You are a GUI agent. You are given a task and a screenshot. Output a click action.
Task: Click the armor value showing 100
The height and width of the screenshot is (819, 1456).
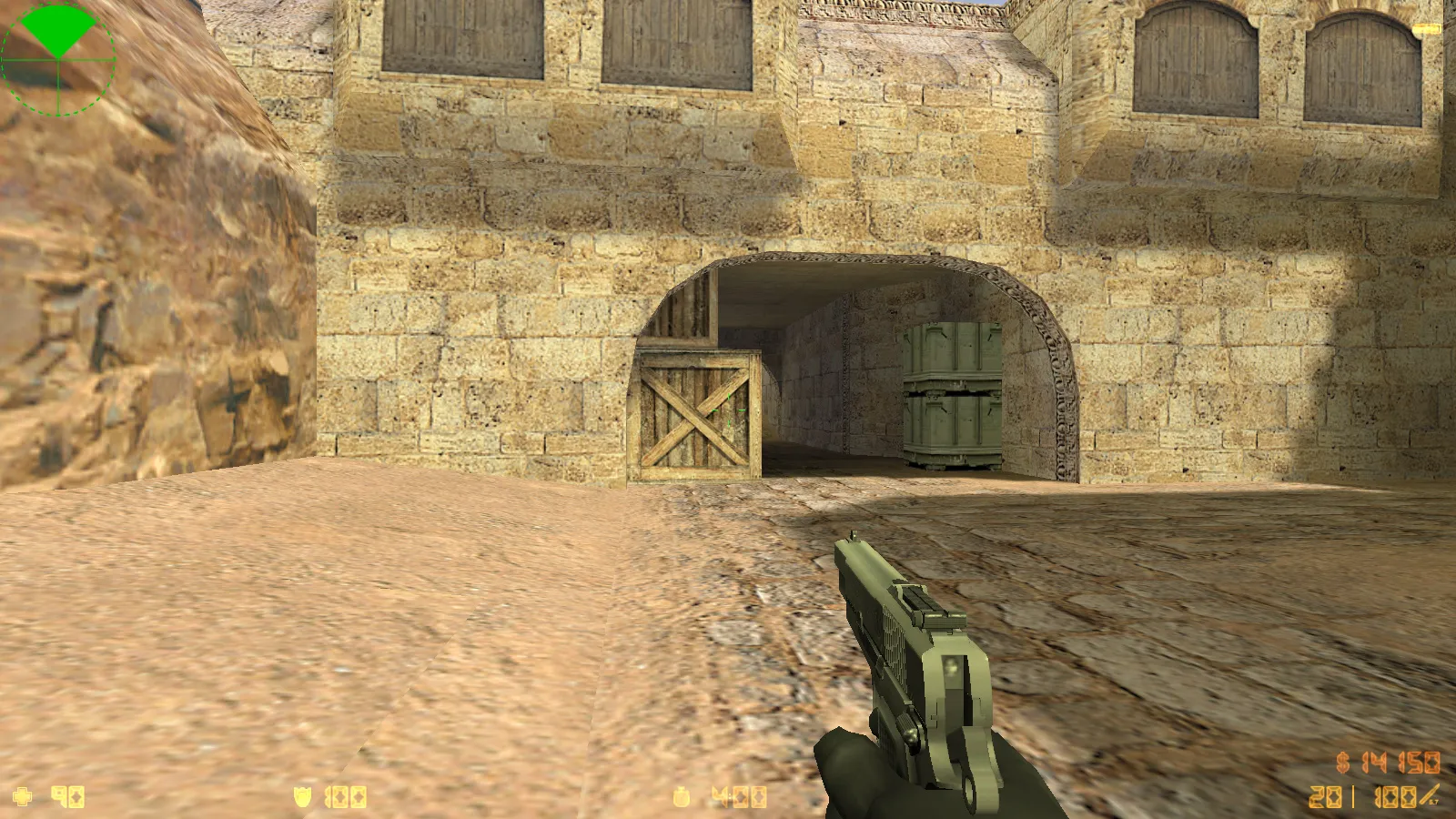tap(344, 794)
